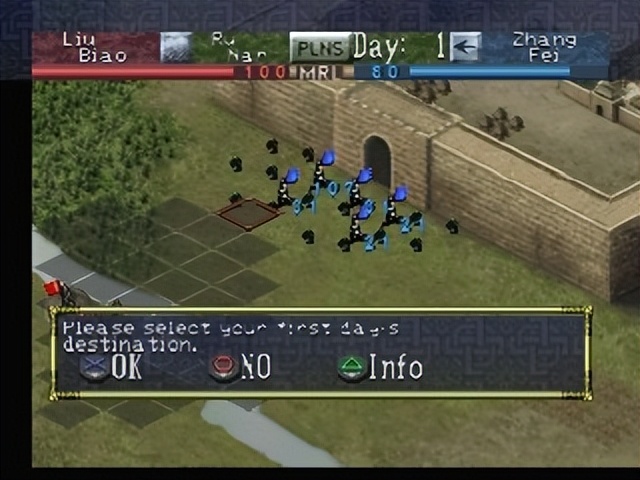Image resolution: width=640 pixels, height=480 pixels.
Task: Select the terrain icon next to Liu Biao
Action: pos(176,47)
